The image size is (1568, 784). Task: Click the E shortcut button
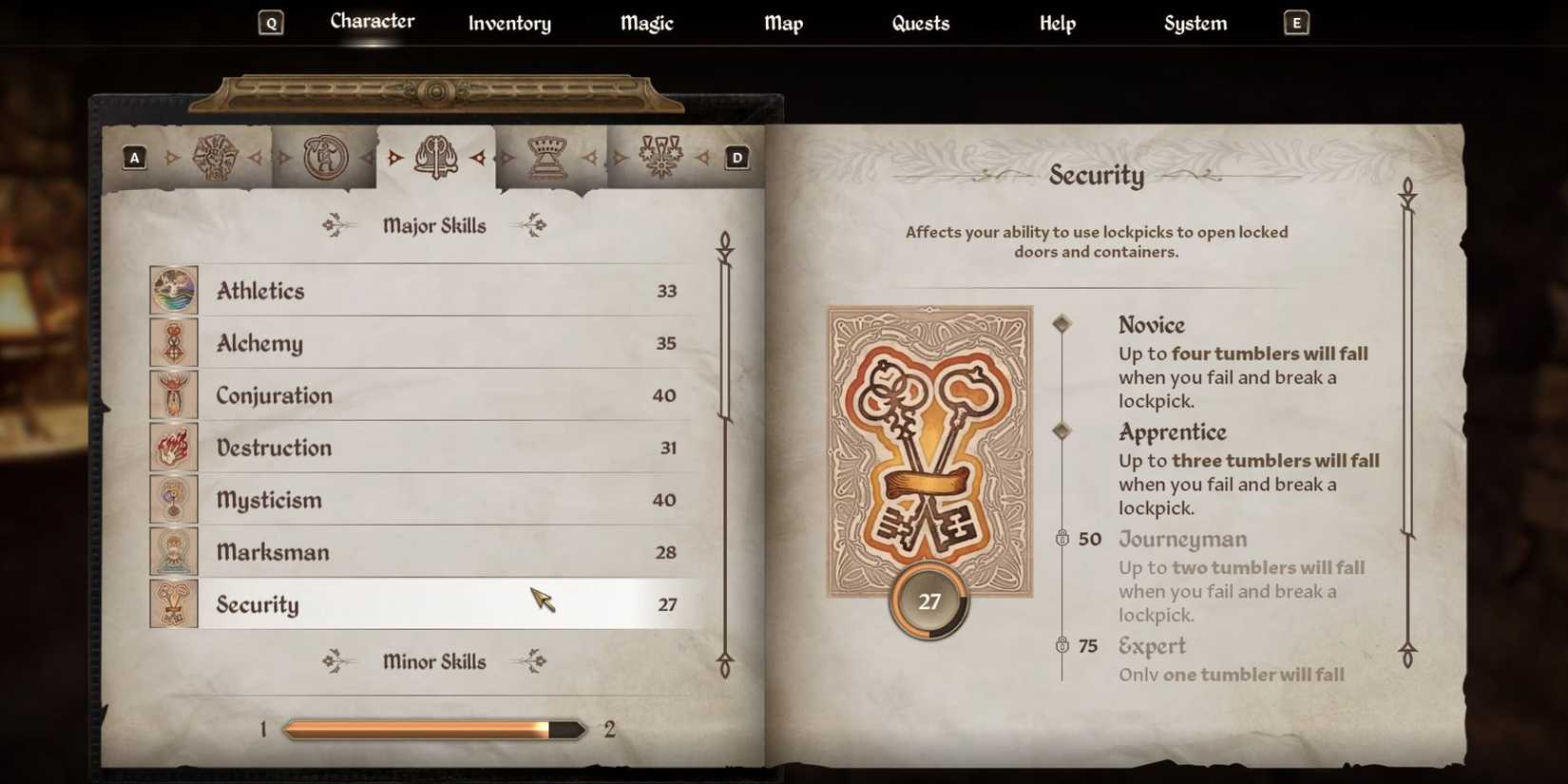tap(1296, 21)
